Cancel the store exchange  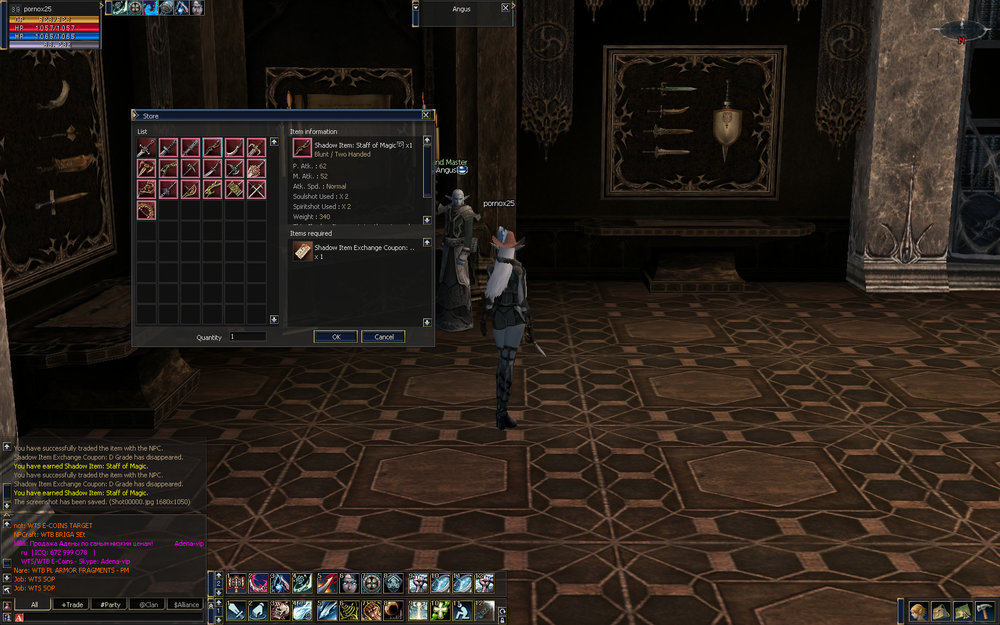click(383, 337)
